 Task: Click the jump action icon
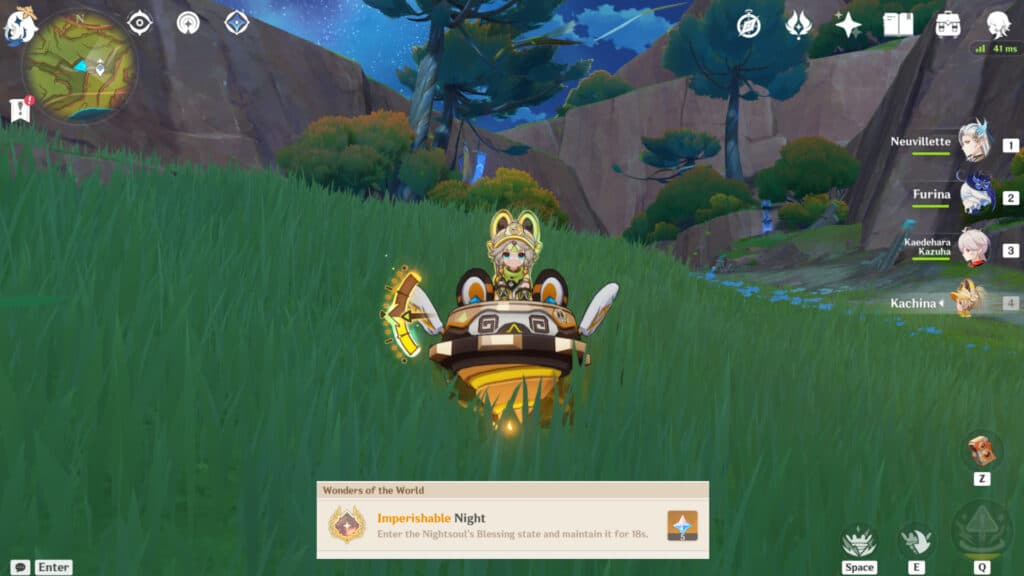point(858,542)
